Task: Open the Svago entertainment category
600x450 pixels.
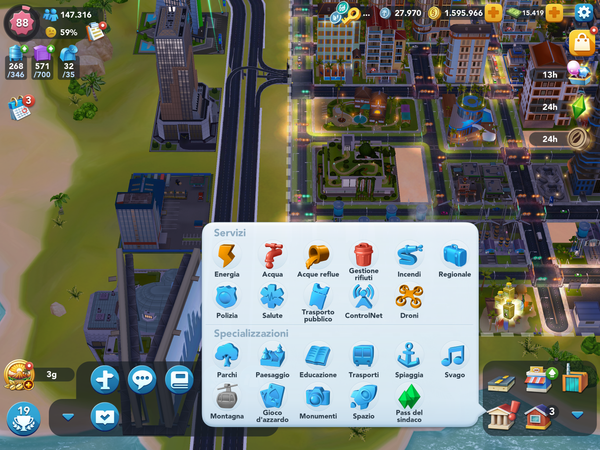Action: (454, 357)
